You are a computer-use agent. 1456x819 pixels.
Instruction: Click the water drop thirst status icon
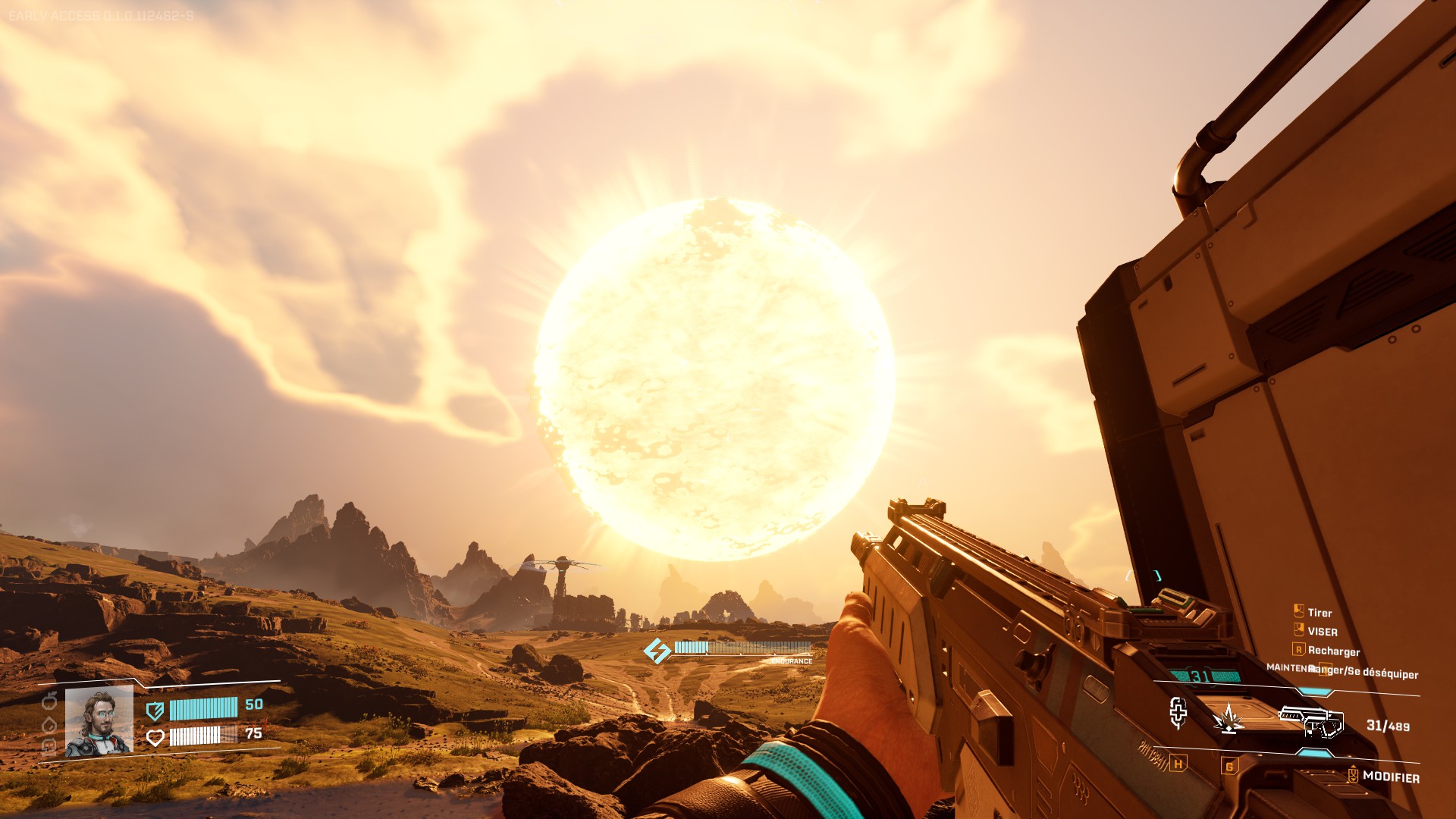coord(50,724)
